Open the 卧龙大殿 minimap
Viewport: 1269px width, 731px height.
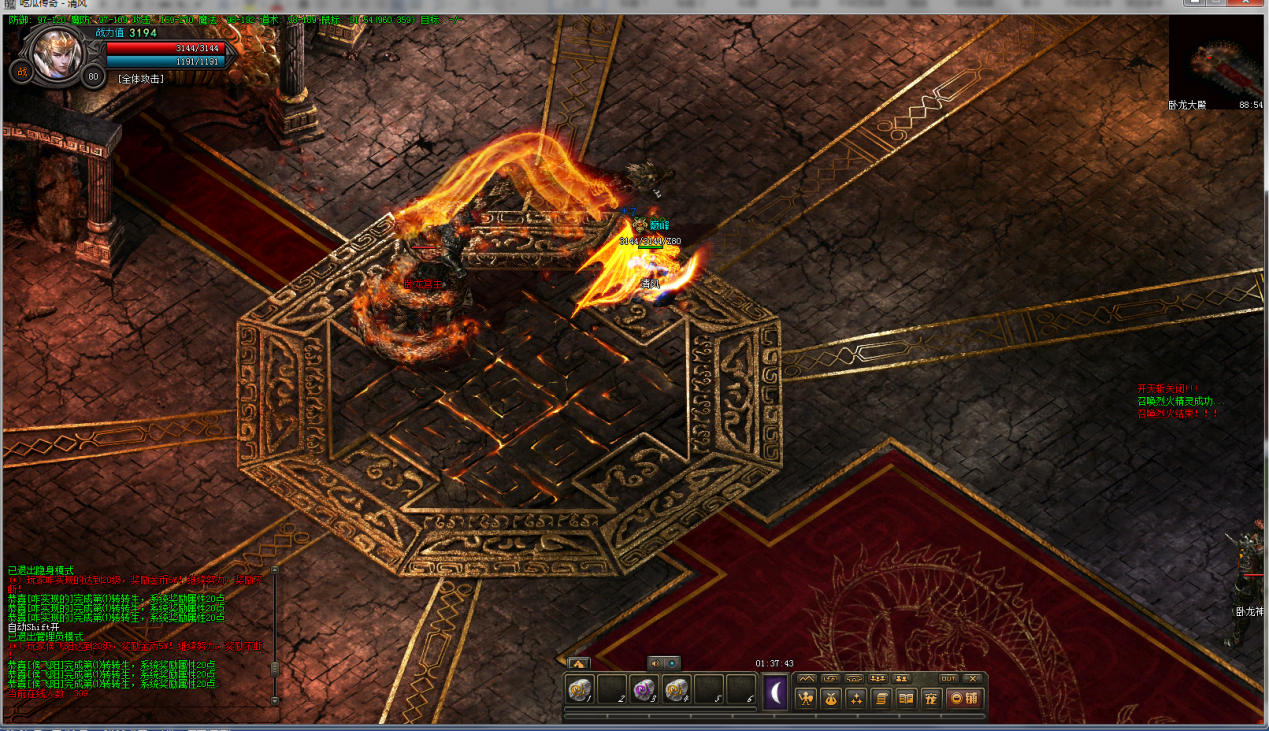click(x=1215, y=62)
